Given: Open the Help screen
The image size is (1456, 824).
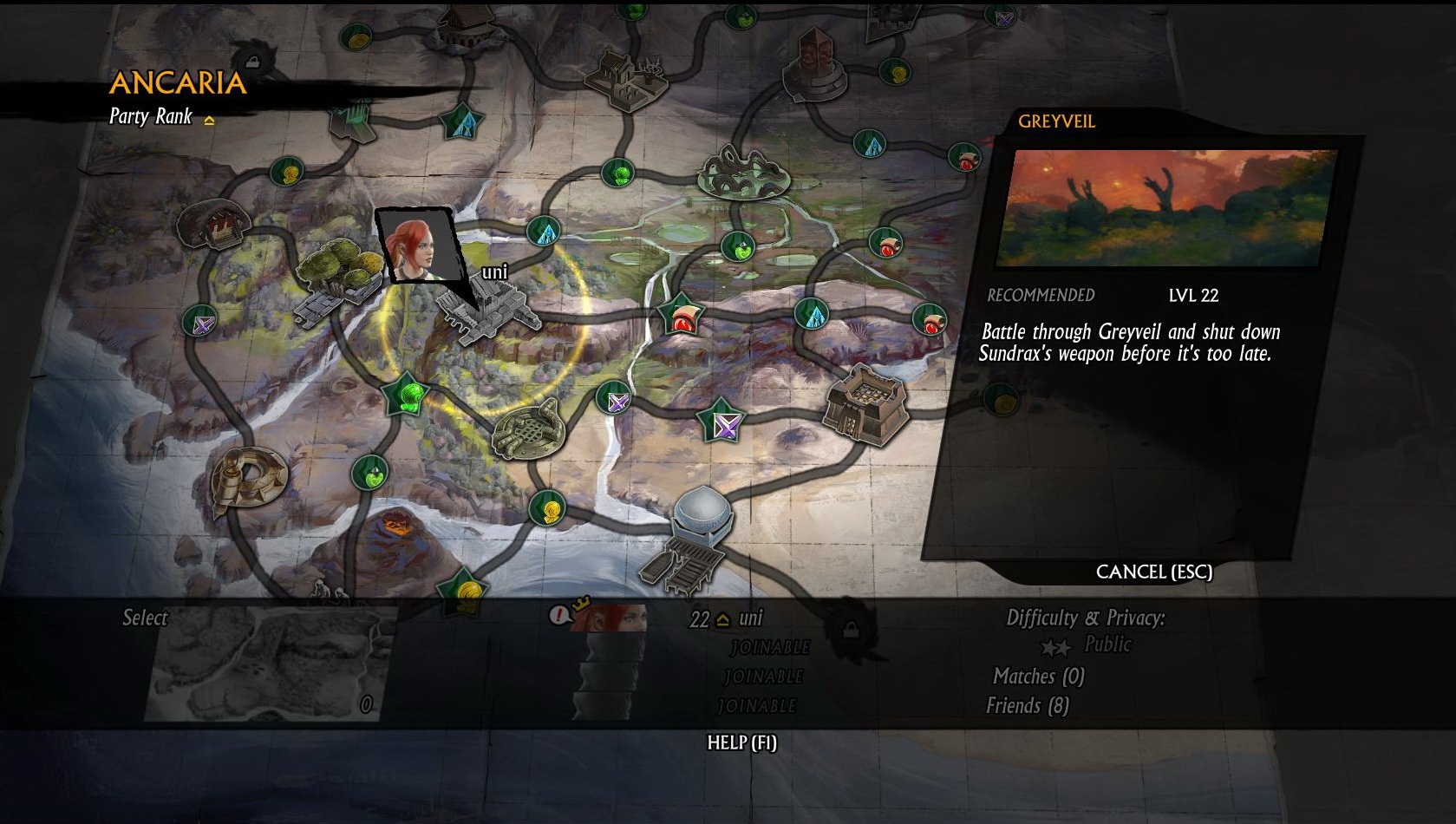Looking at the screenshot, I should (741, 742).
